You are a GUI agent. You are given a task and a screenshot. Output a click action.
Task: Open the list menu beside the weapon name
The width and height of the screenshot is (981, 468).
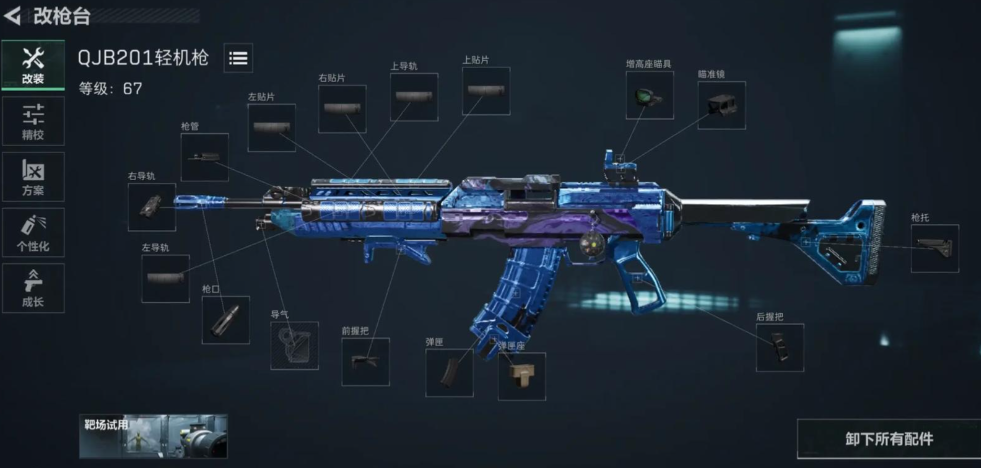238,58
